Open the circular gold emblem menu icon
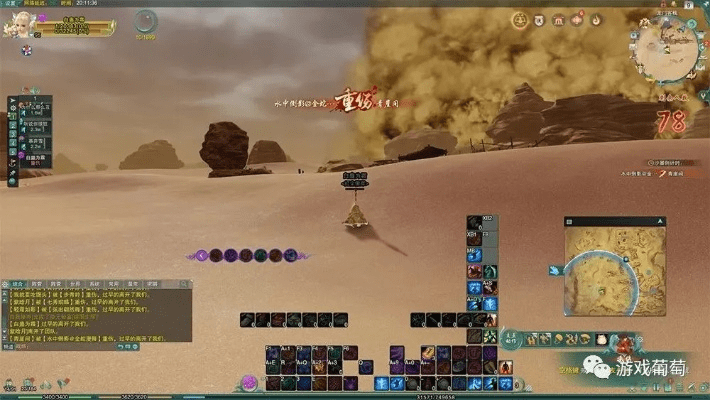 [520, 20]
